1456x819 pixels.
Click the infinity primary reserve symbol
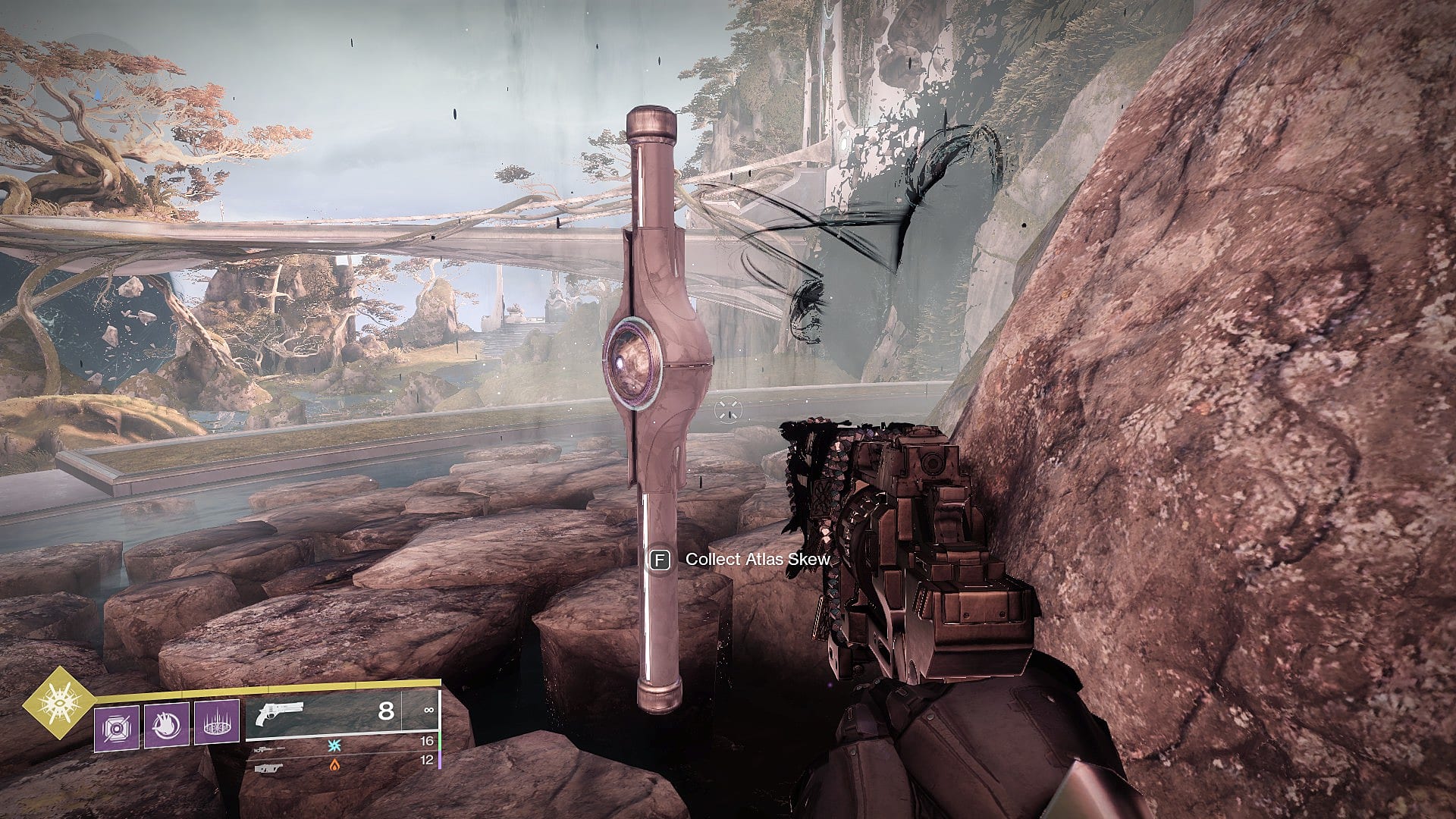[428, 710]
